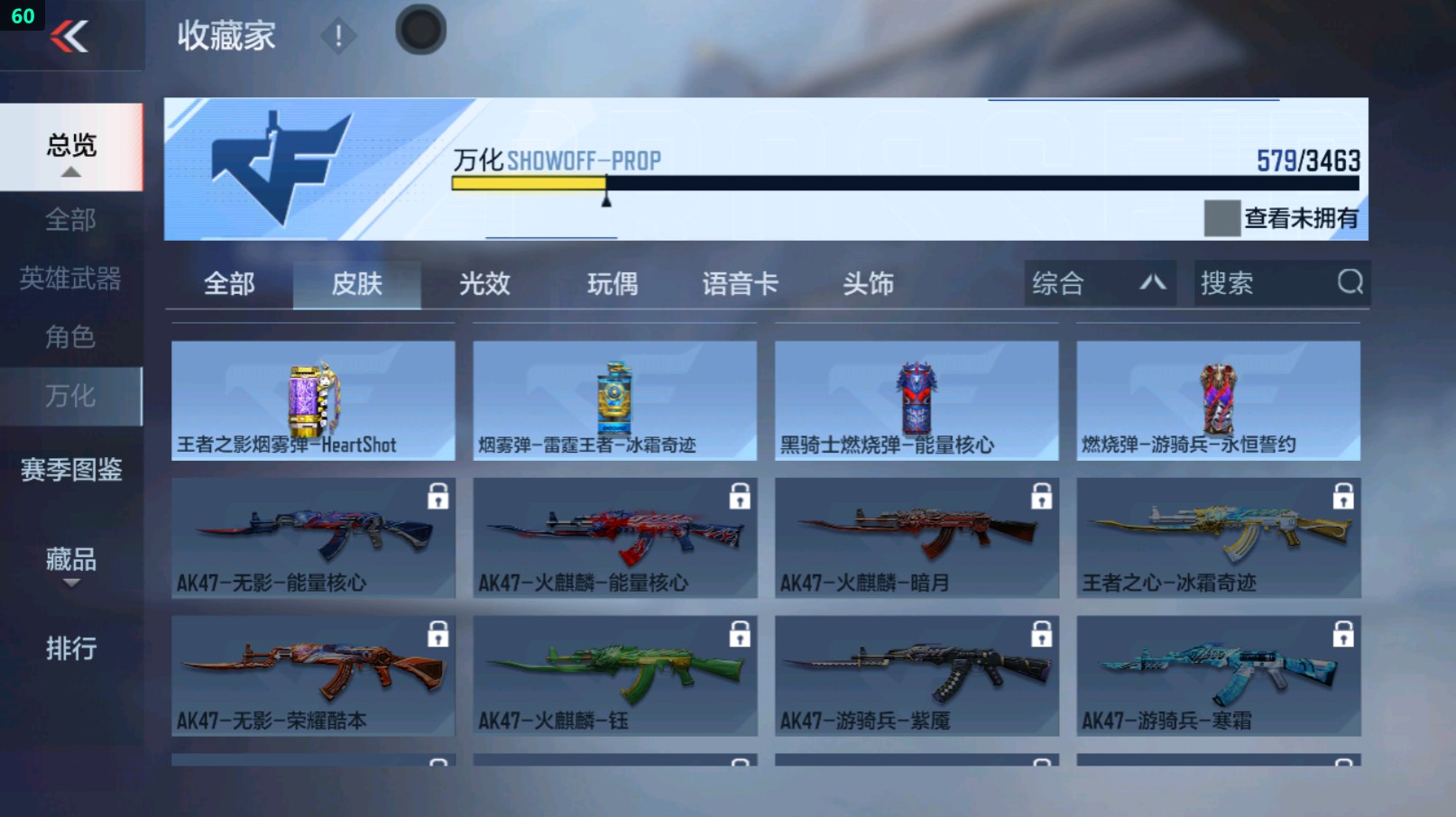Select the 万化 sidebar entry
1456x817 pixels.
(71, 395)
